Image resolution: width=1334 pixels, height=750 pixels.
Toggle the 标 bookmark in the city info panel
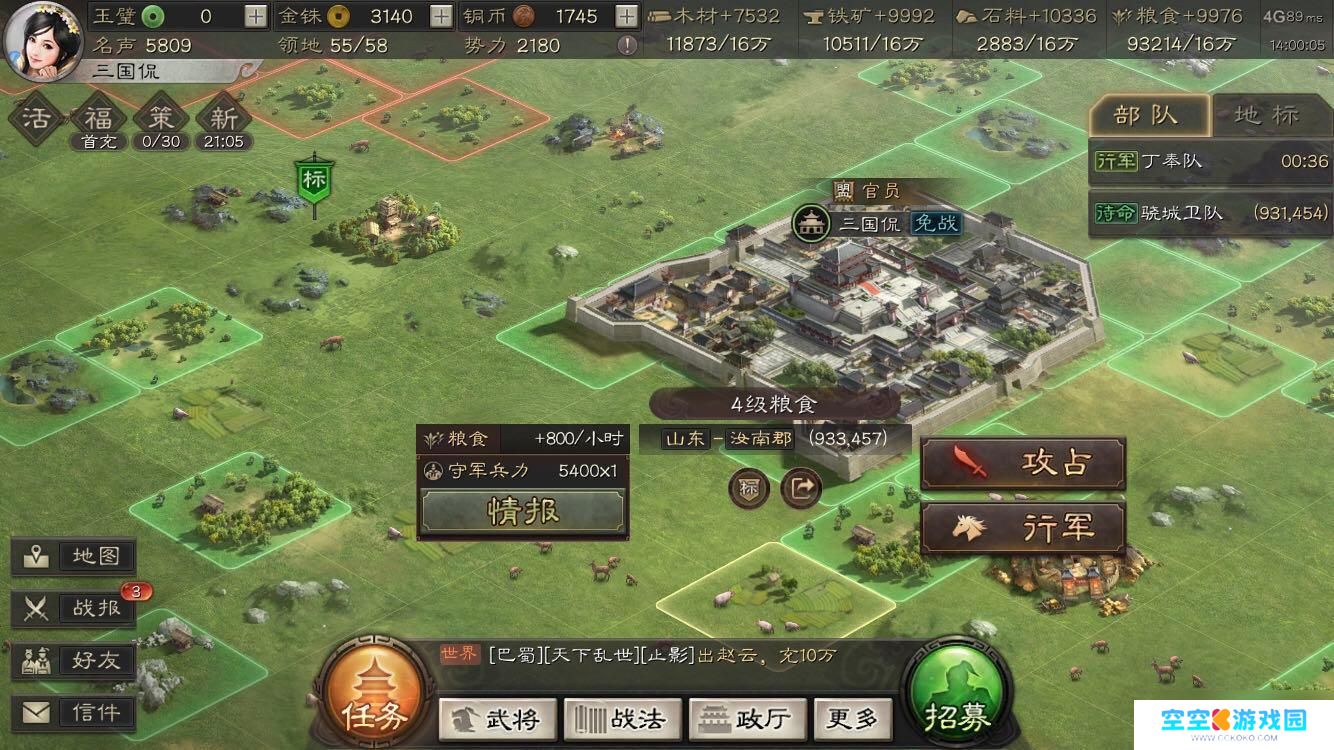(748, 490)
